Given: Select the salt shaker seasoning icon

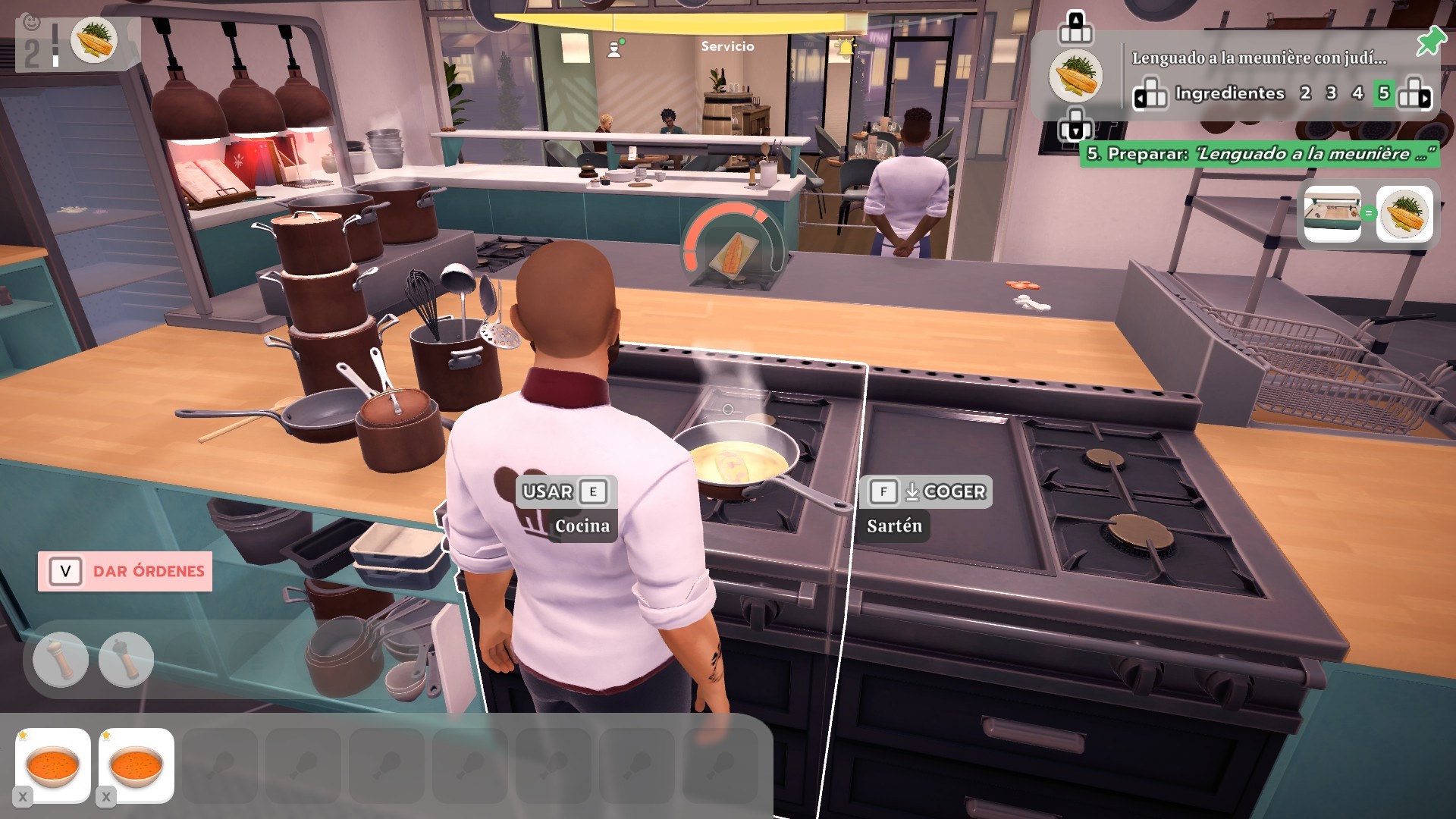Looking at the screenshot, I should (x=61, y=659).
